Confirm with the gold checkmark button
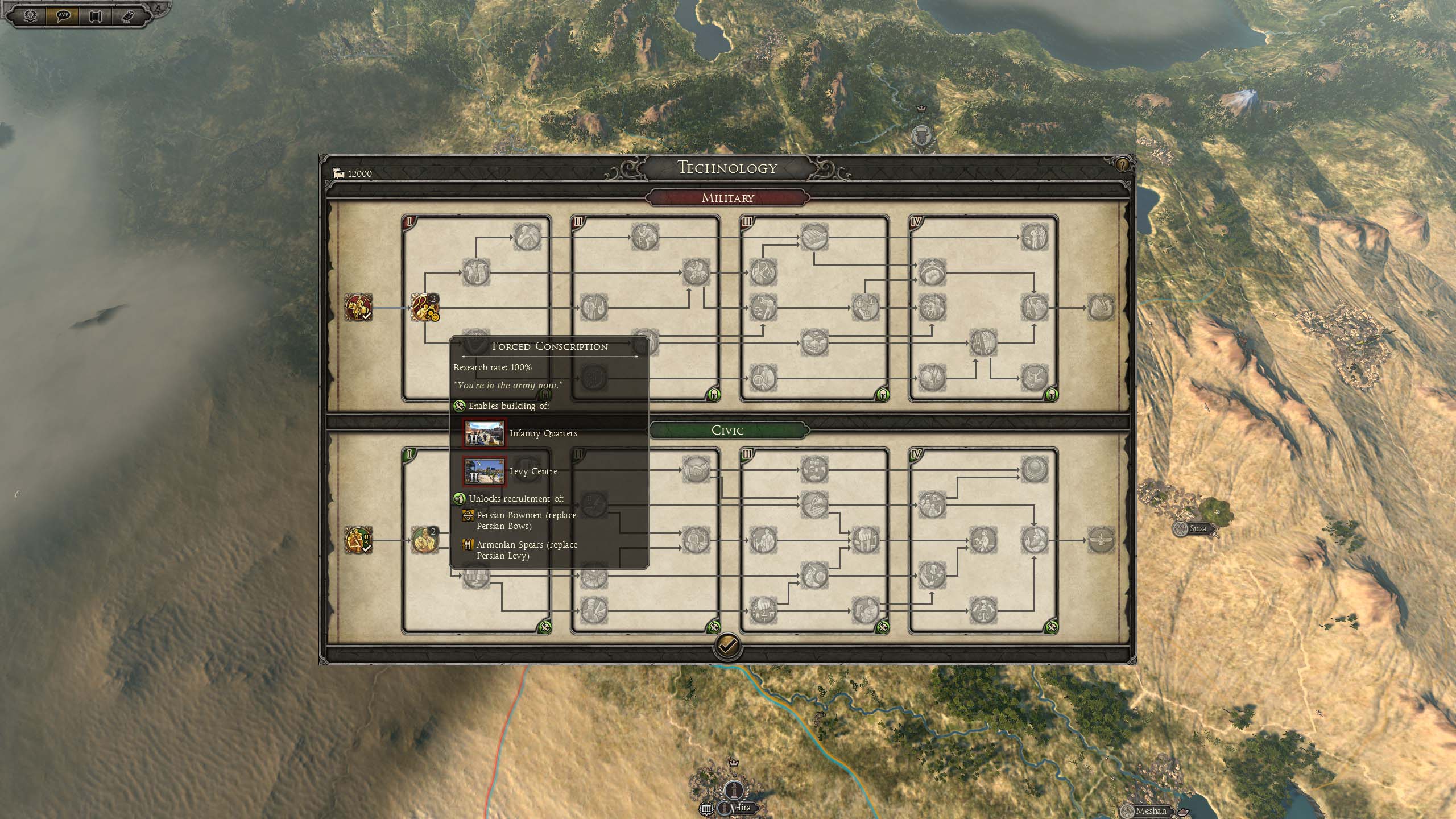 point(727,645)
